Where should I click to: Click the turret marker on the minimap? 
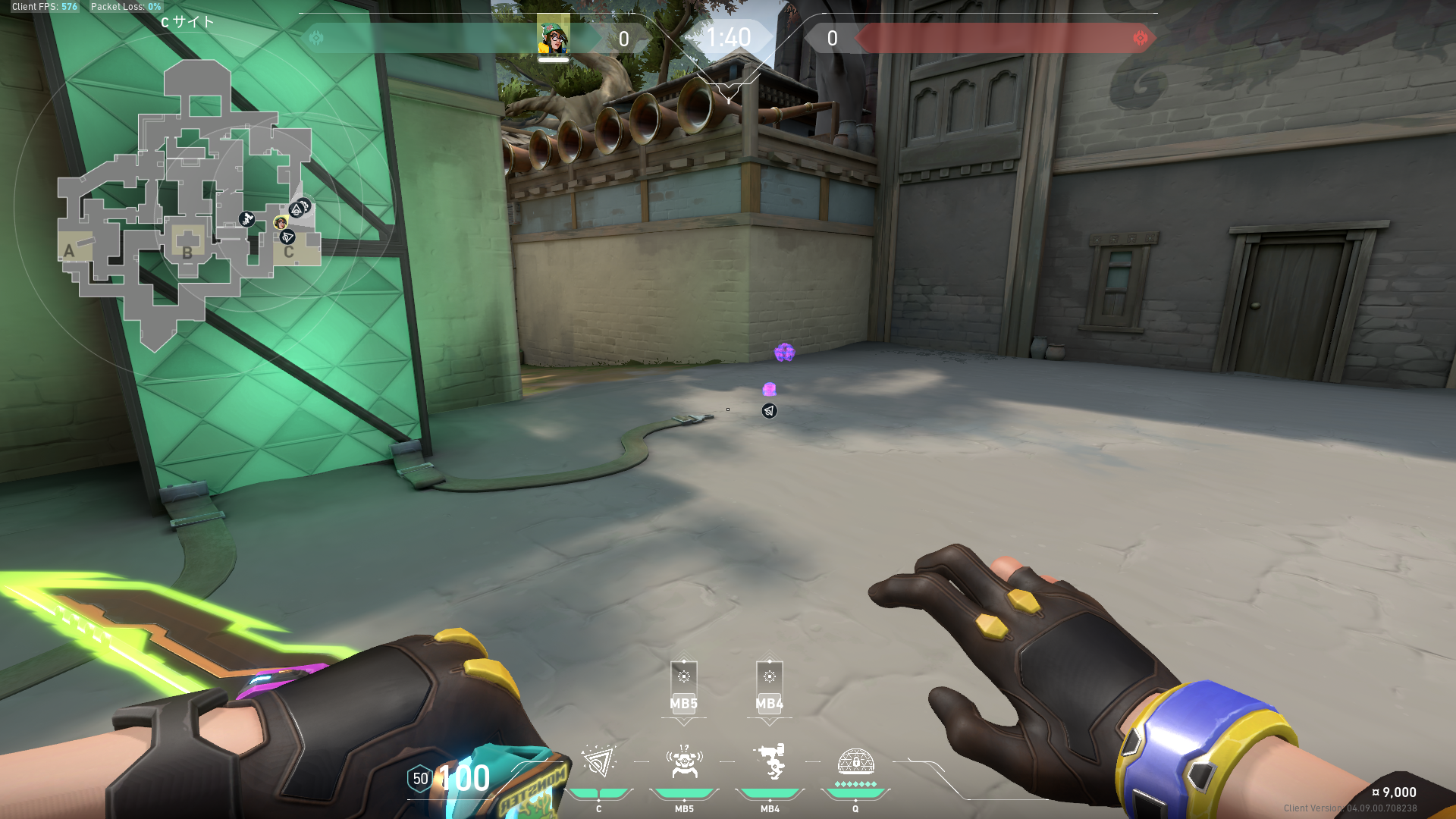tap(246, 219)
